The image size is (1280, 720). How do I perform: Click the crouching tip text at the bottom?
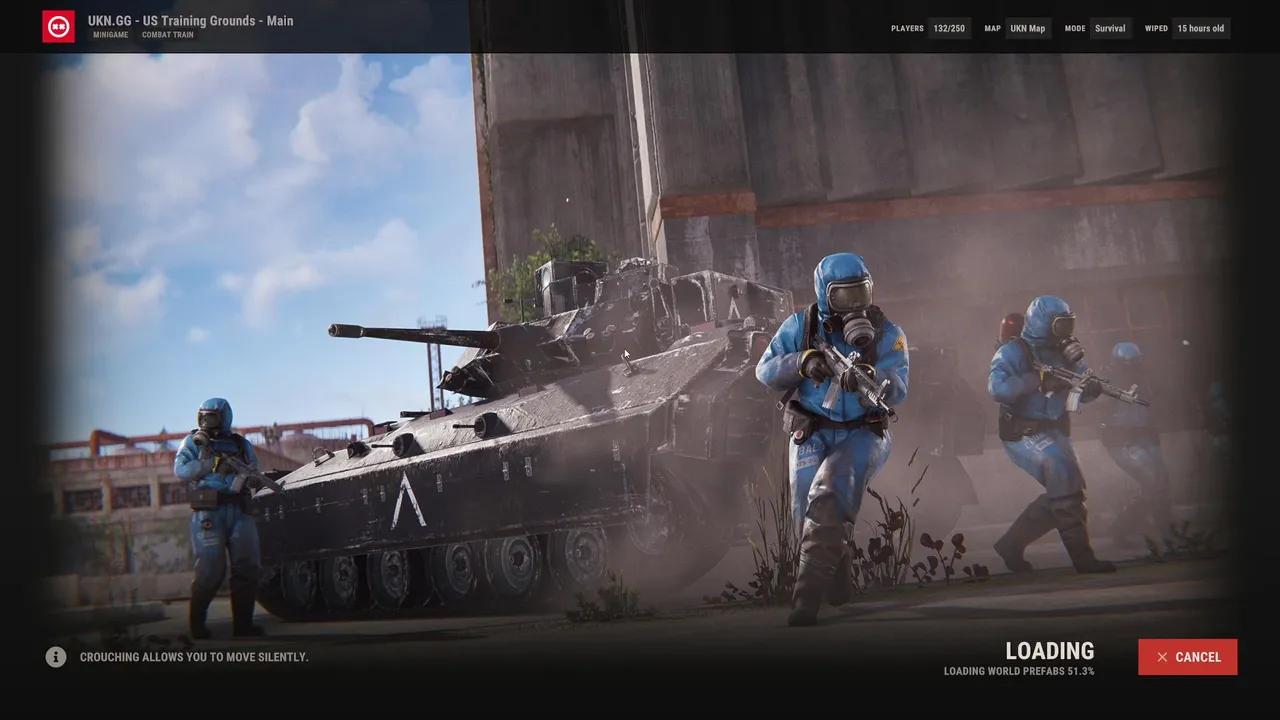click(x=195, y=657)
